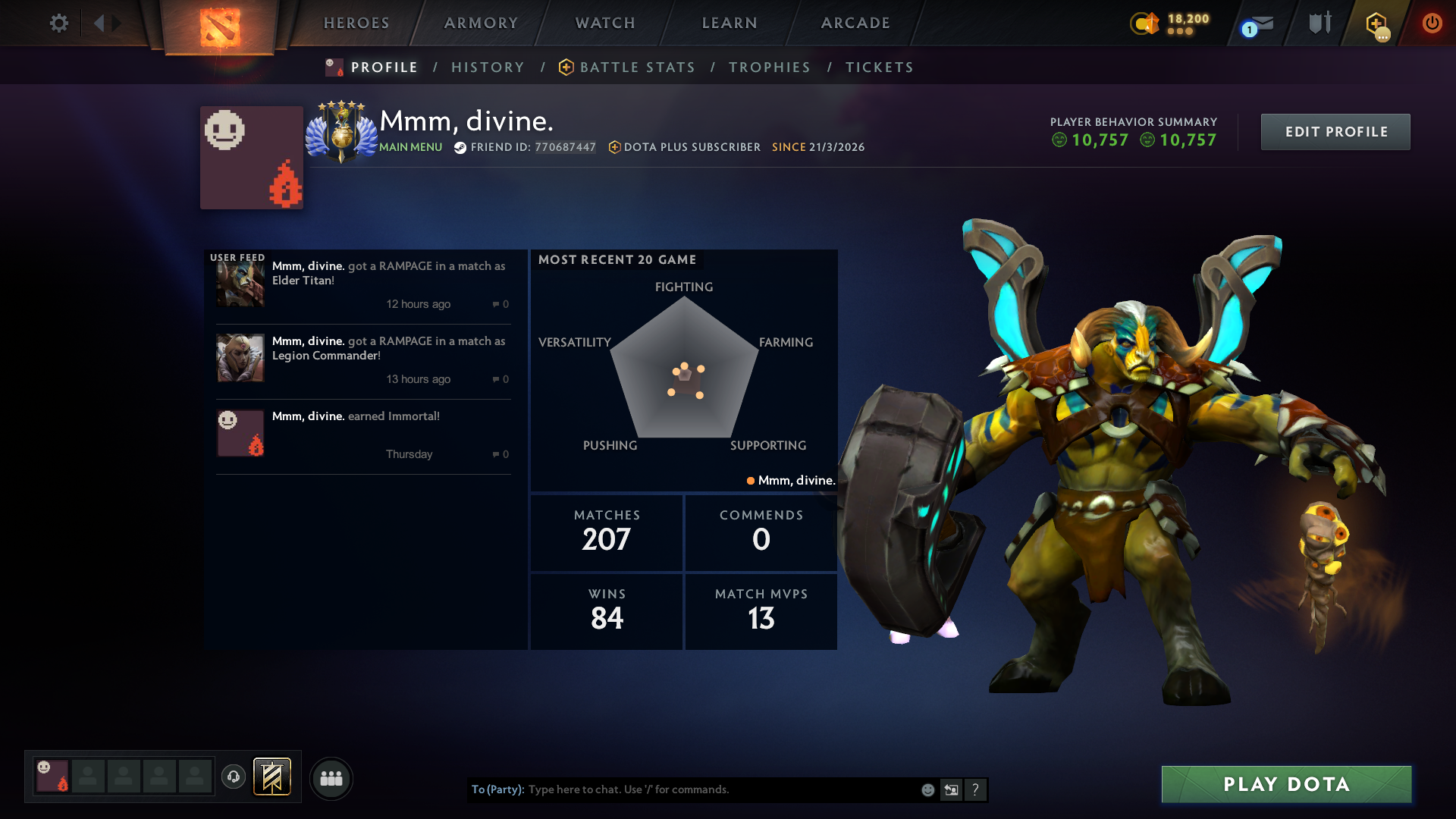The width and height of the screenshot is (1456, 819).
Task: Click the armory shield and sword icon
Action: (1319, 23)
